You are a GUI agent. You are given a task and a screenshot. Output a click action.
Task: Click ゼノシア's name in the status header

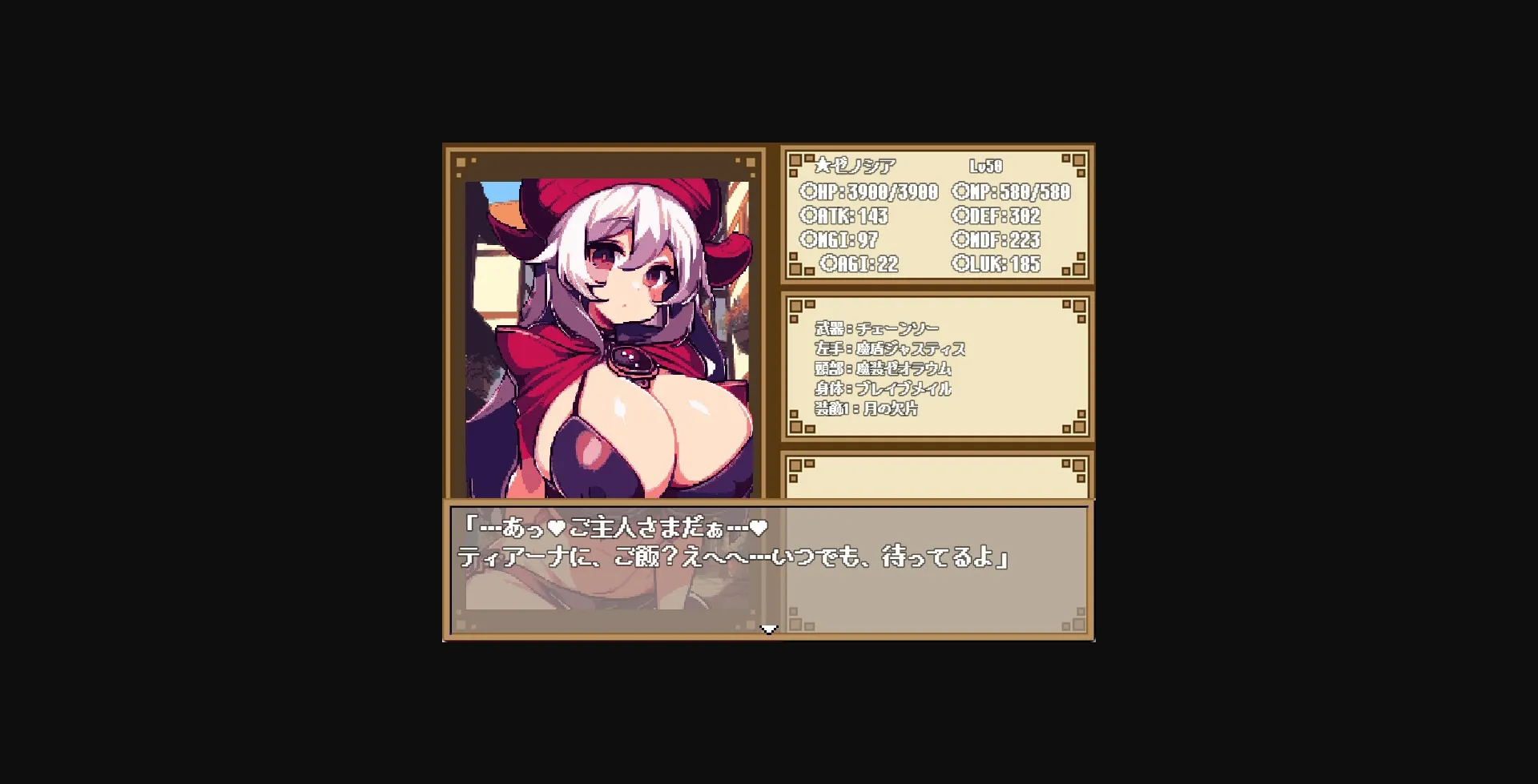point(864,167)
